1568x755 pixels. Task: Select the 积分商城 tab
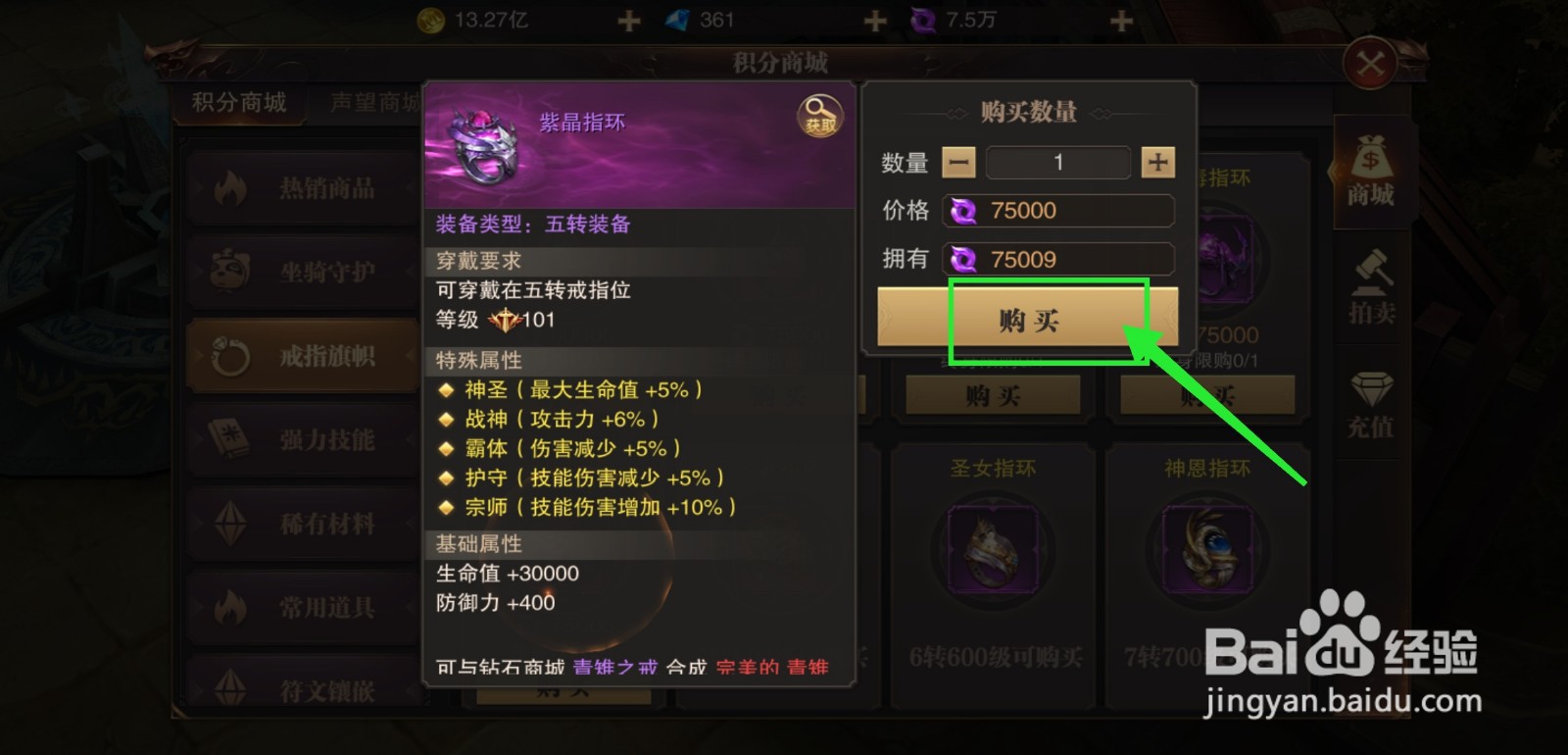click(x=238, y=102)
